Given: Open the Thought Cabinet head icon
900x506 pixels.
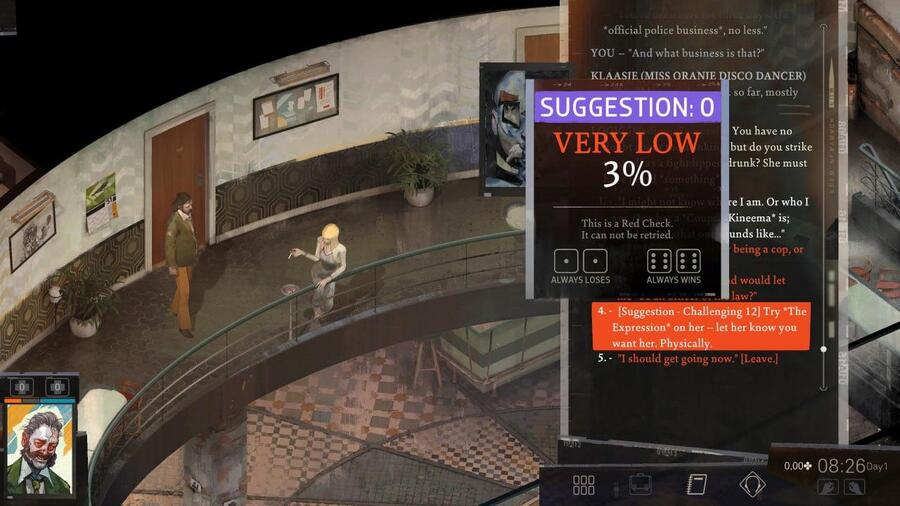Looking at the screenshot, I should (x=752, y=485).
